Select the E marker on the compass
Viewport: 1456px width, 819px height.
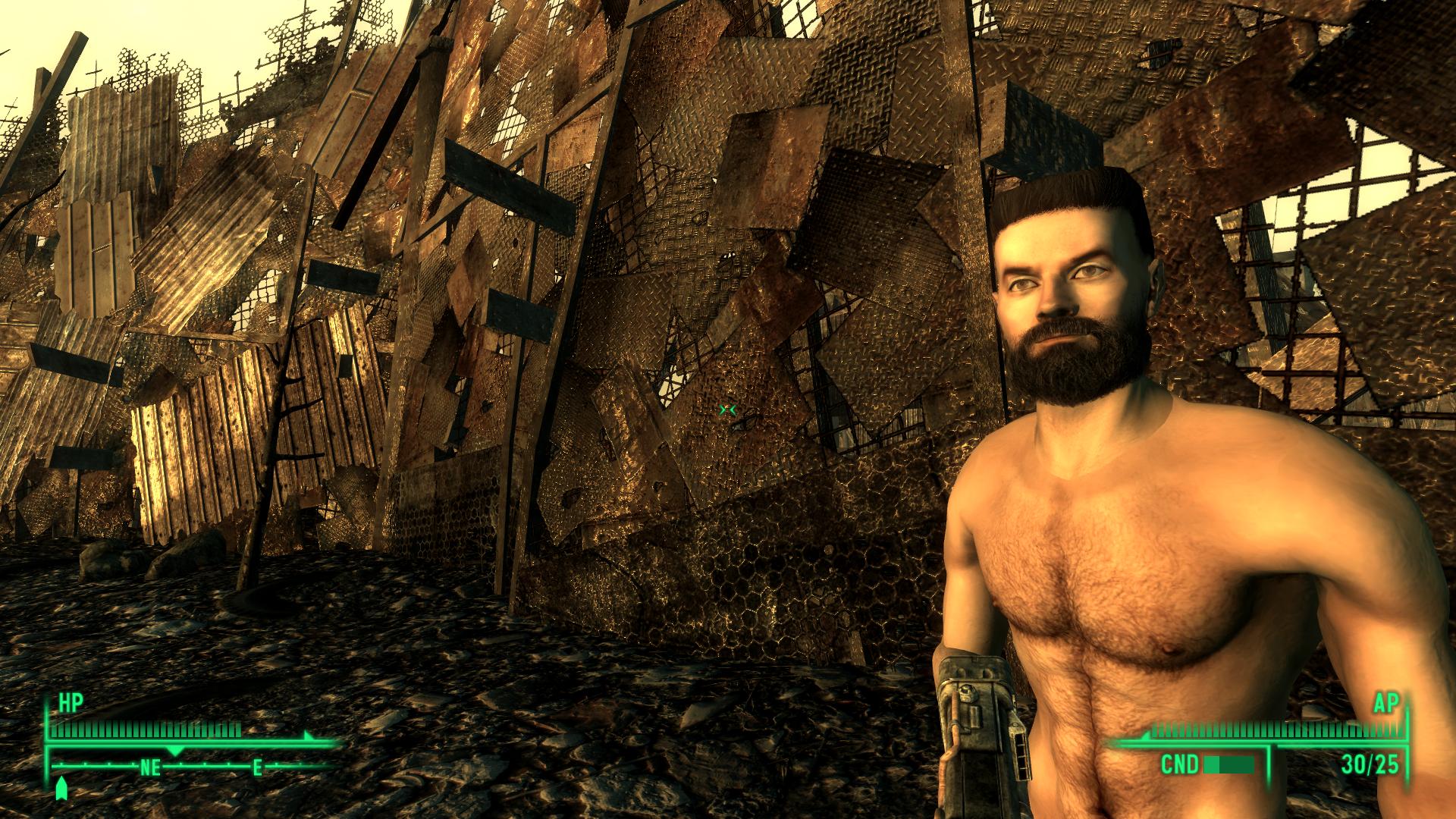click(258, 767)
